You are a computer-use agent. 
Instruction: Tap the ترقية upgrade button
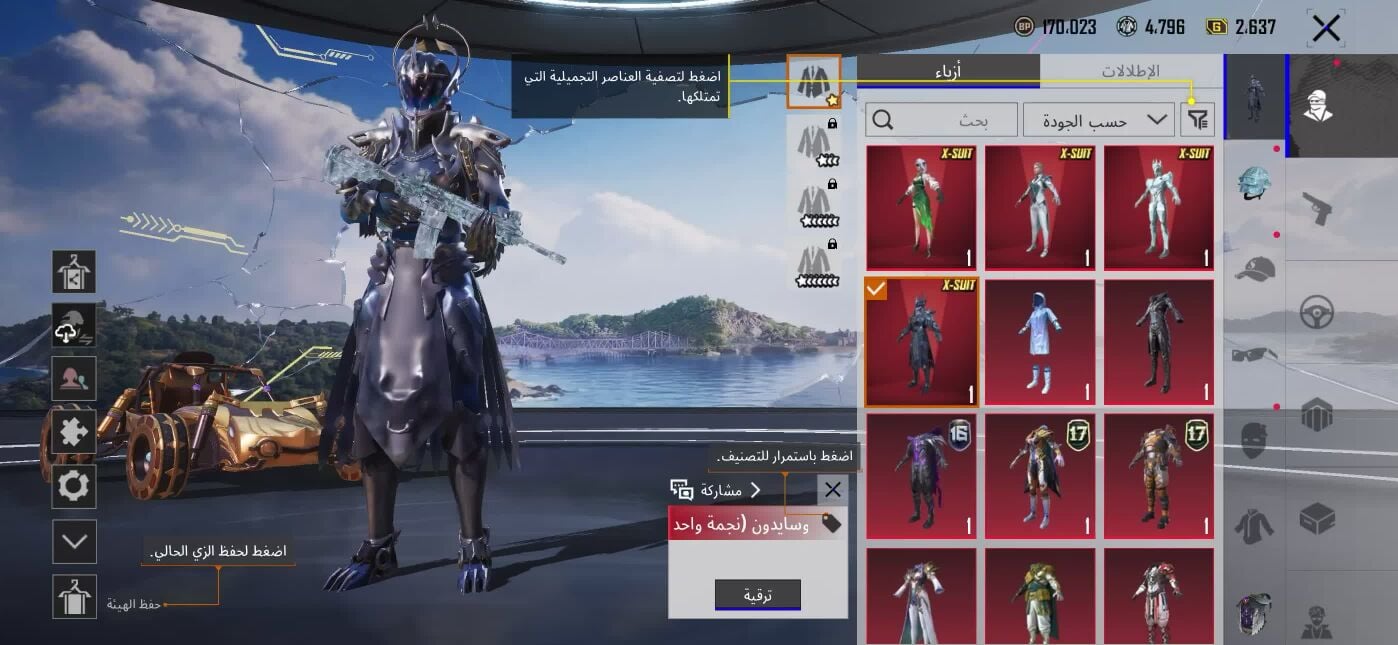point(757,595)
